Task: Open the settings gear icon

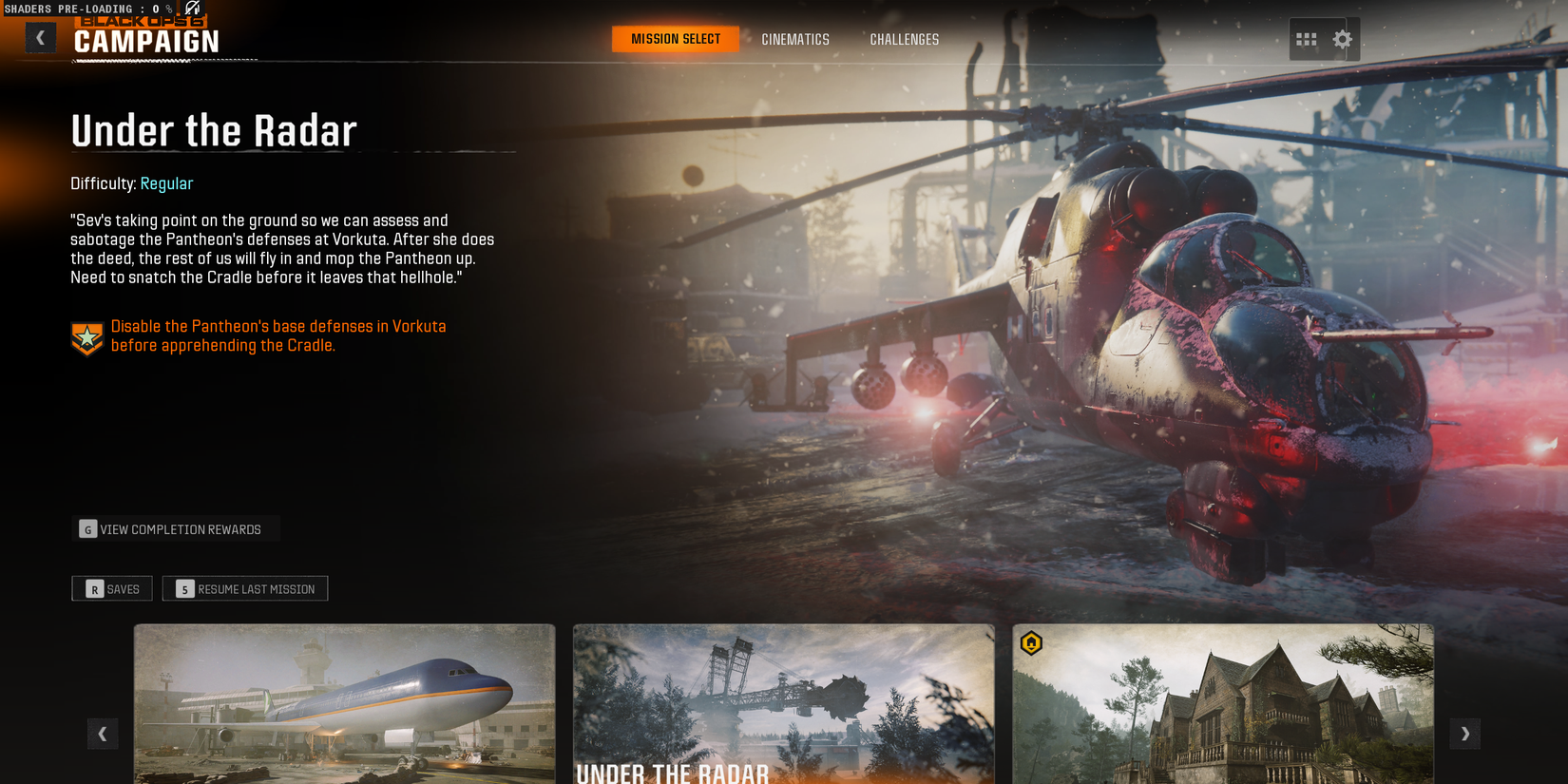Action: point(1343,39)
